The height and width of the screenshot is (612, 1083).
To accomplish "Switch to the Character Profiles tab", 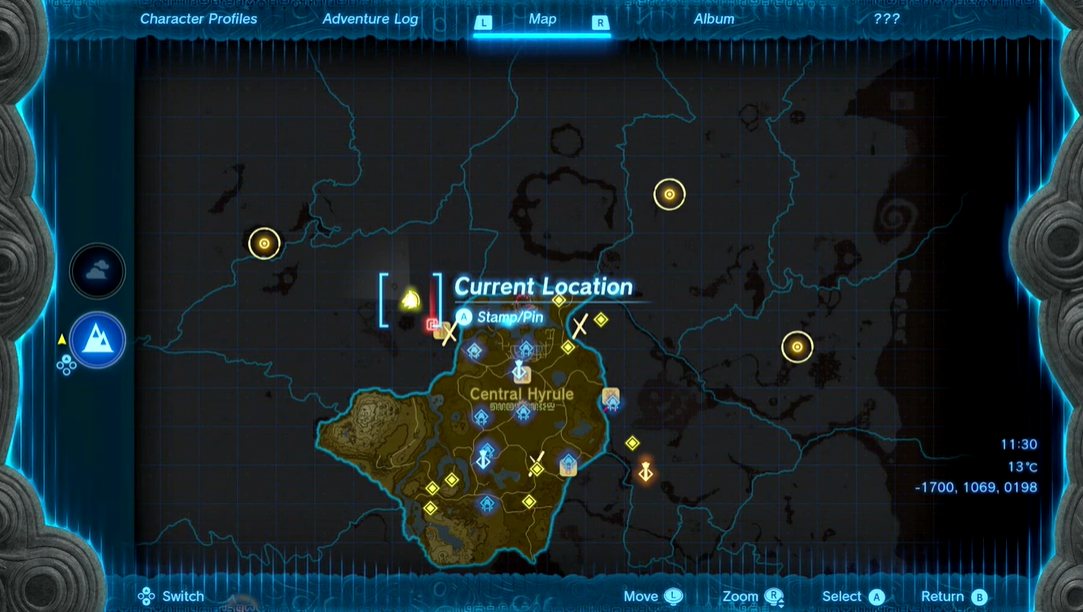I will [198, 19].
